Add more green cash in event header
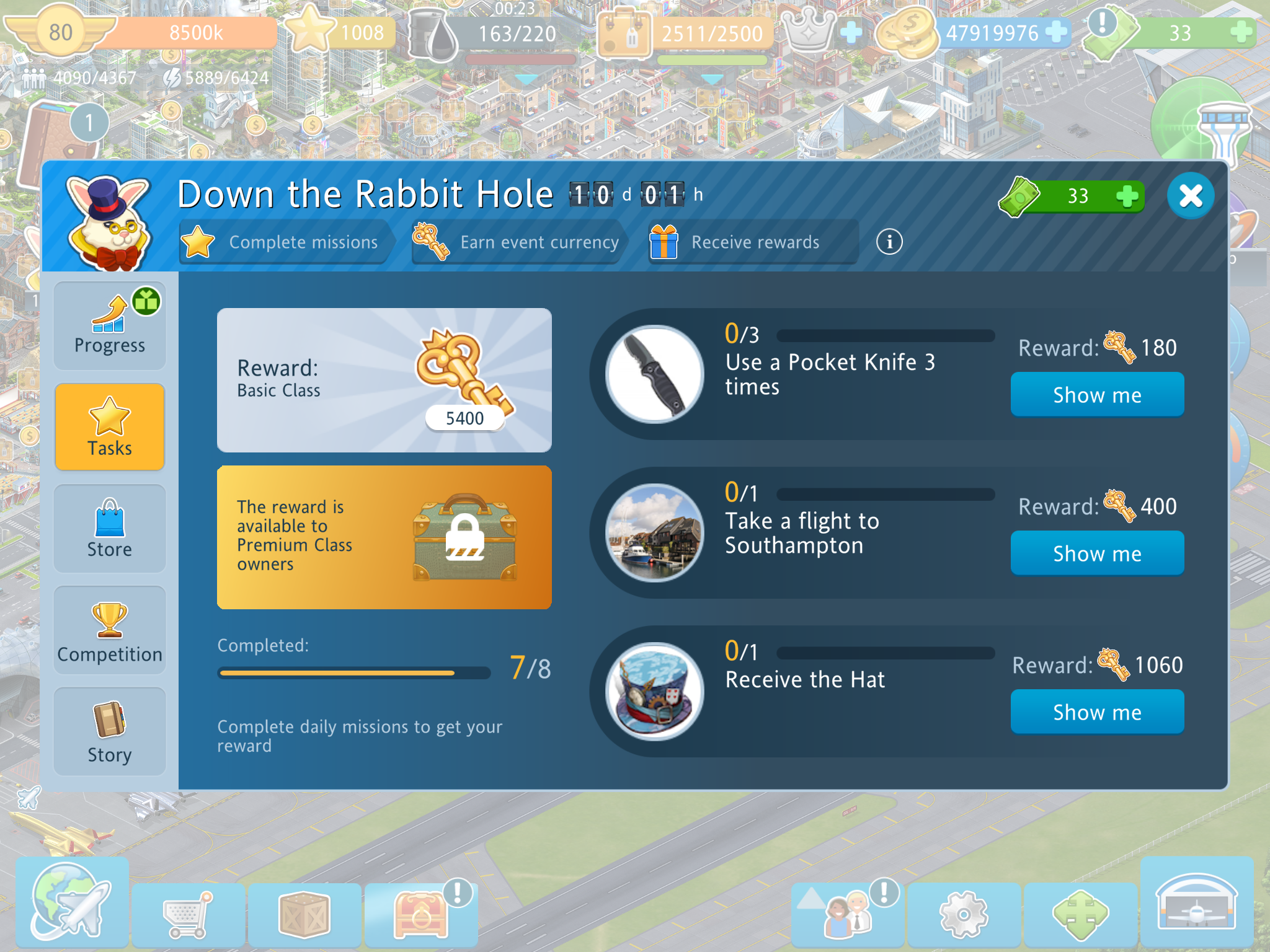The image size is (1270, 952). coord(1126,196)
